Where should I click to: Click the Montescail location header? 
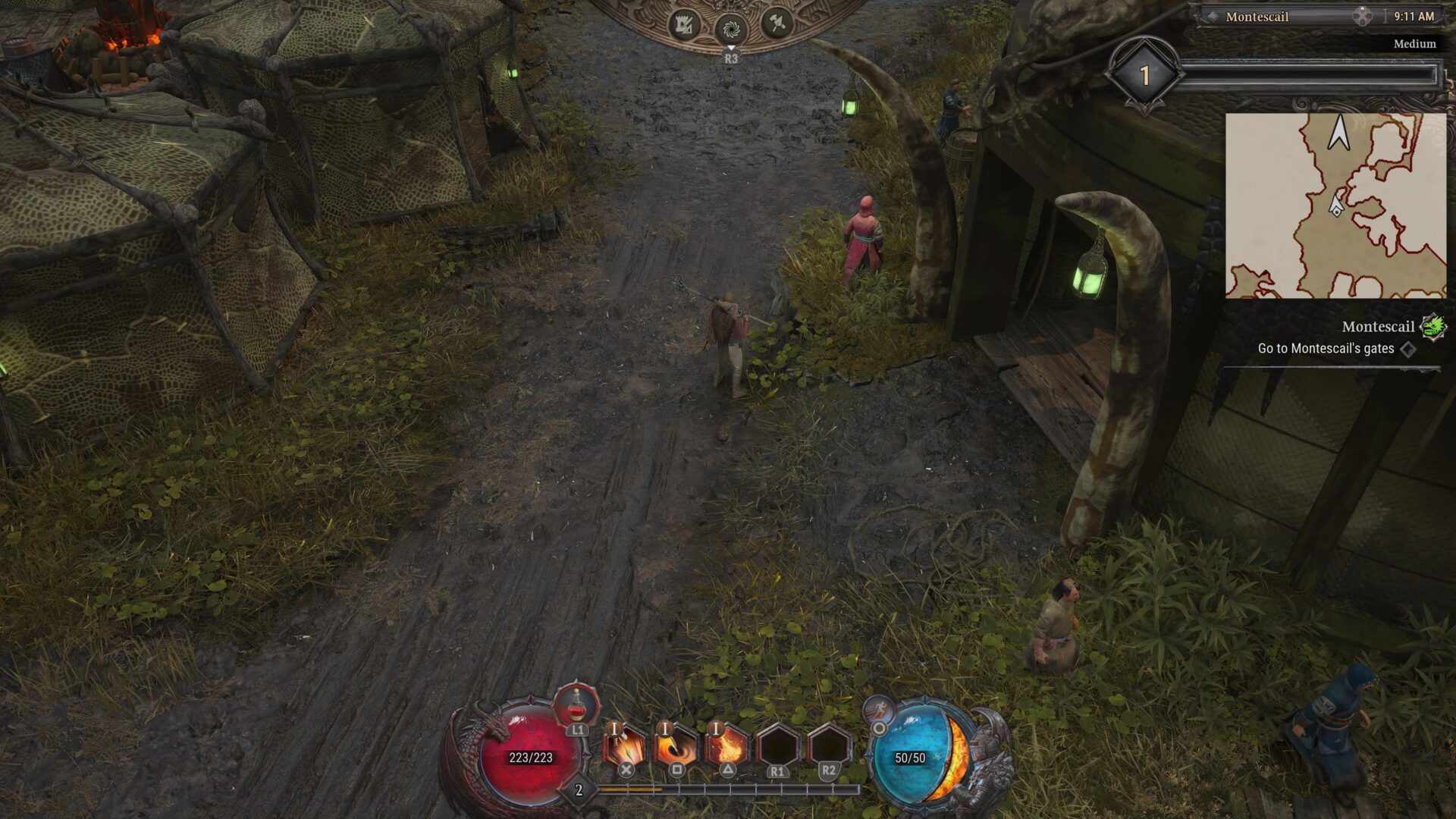(x=1257, y=17)
